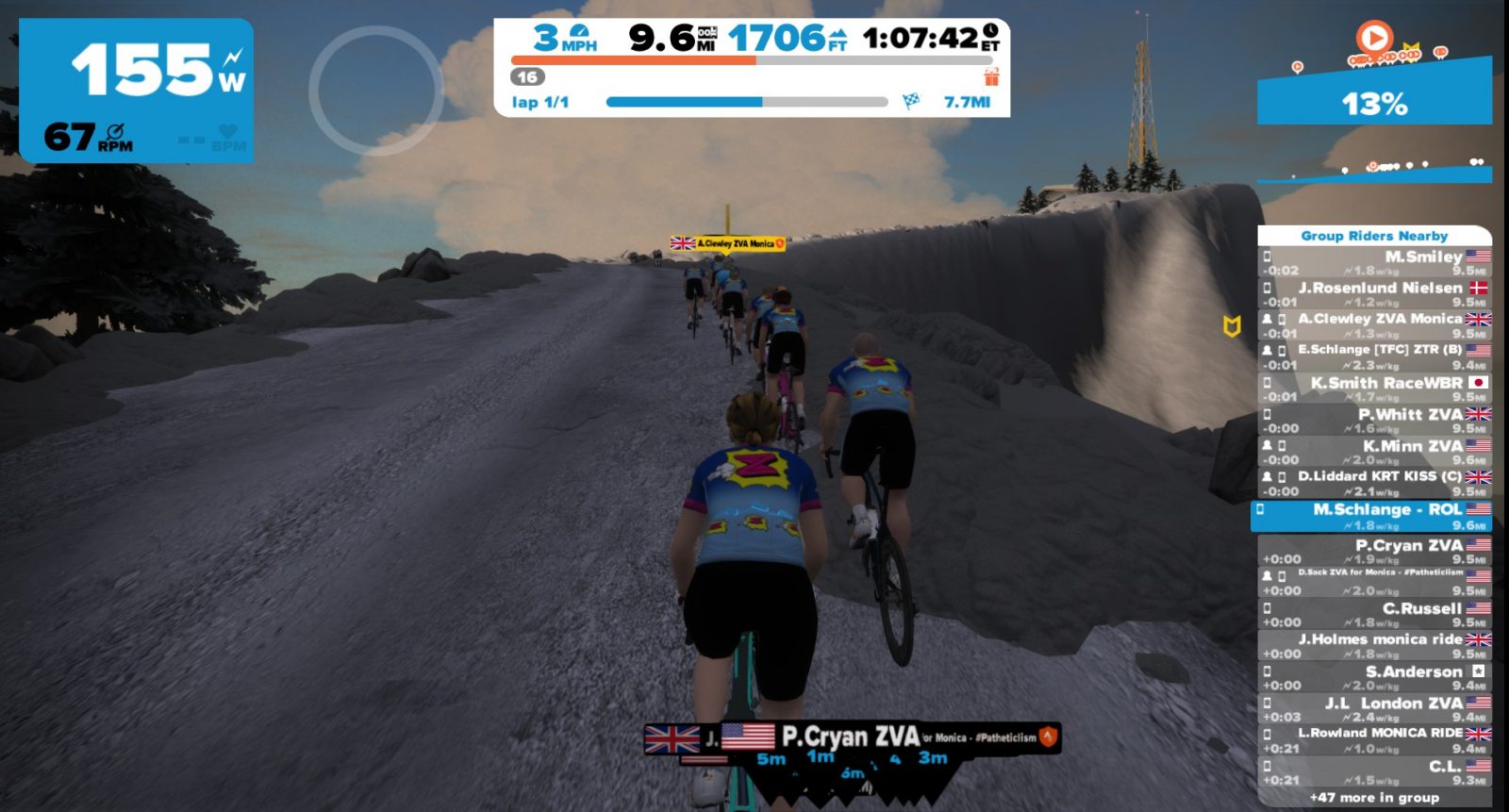Select the 155 W power display panel

coord(136,91)
